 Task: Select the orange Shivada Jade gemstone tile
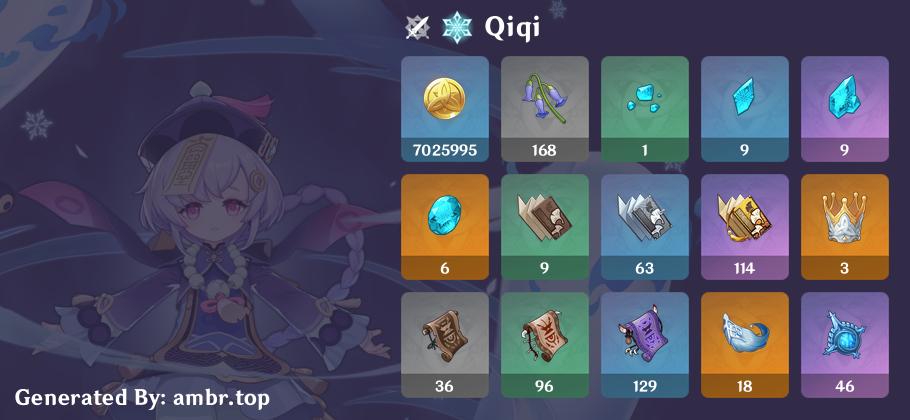click(x=445, y=226)
